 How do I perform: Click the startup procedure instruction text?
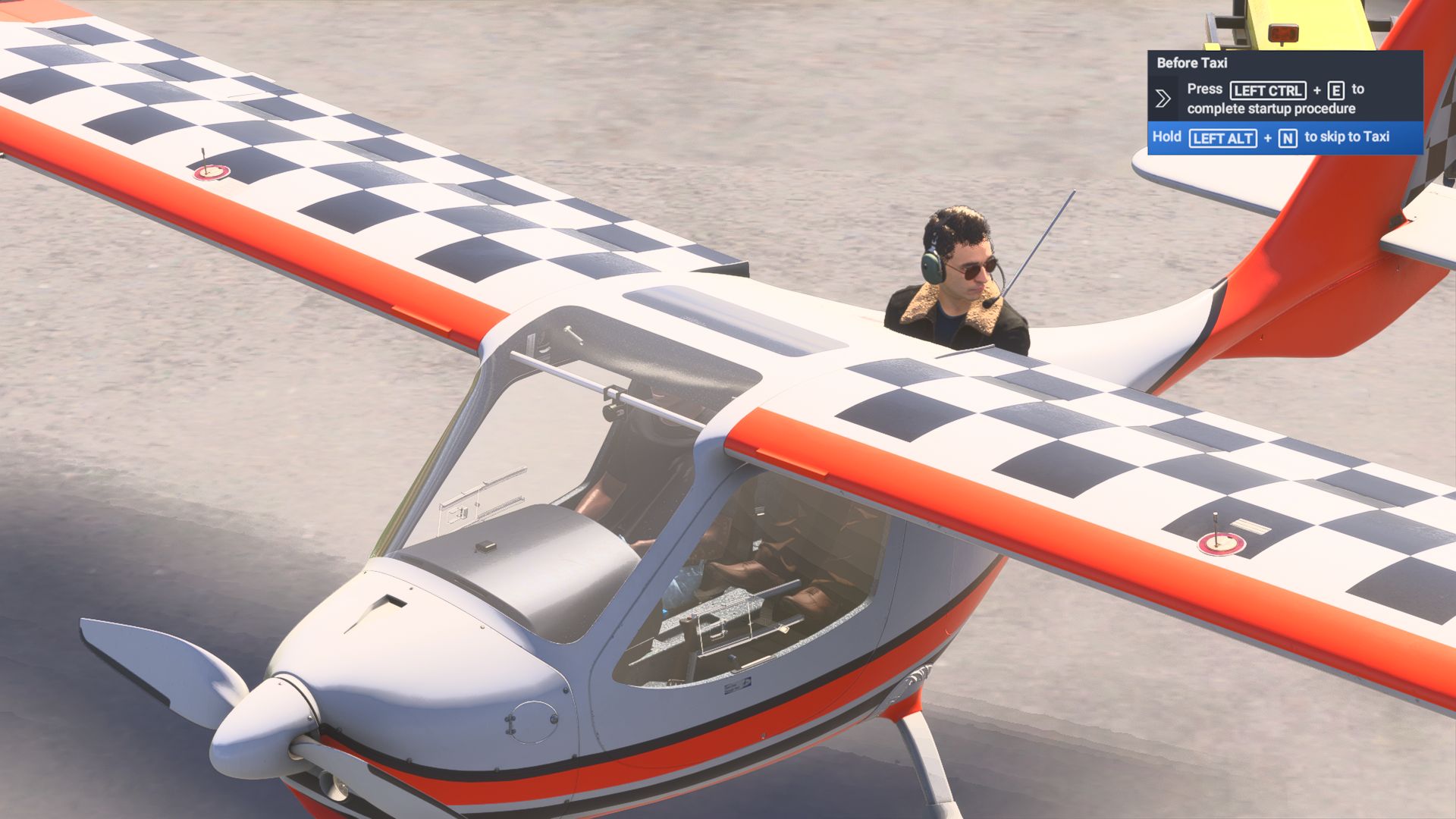[1270, 108]
